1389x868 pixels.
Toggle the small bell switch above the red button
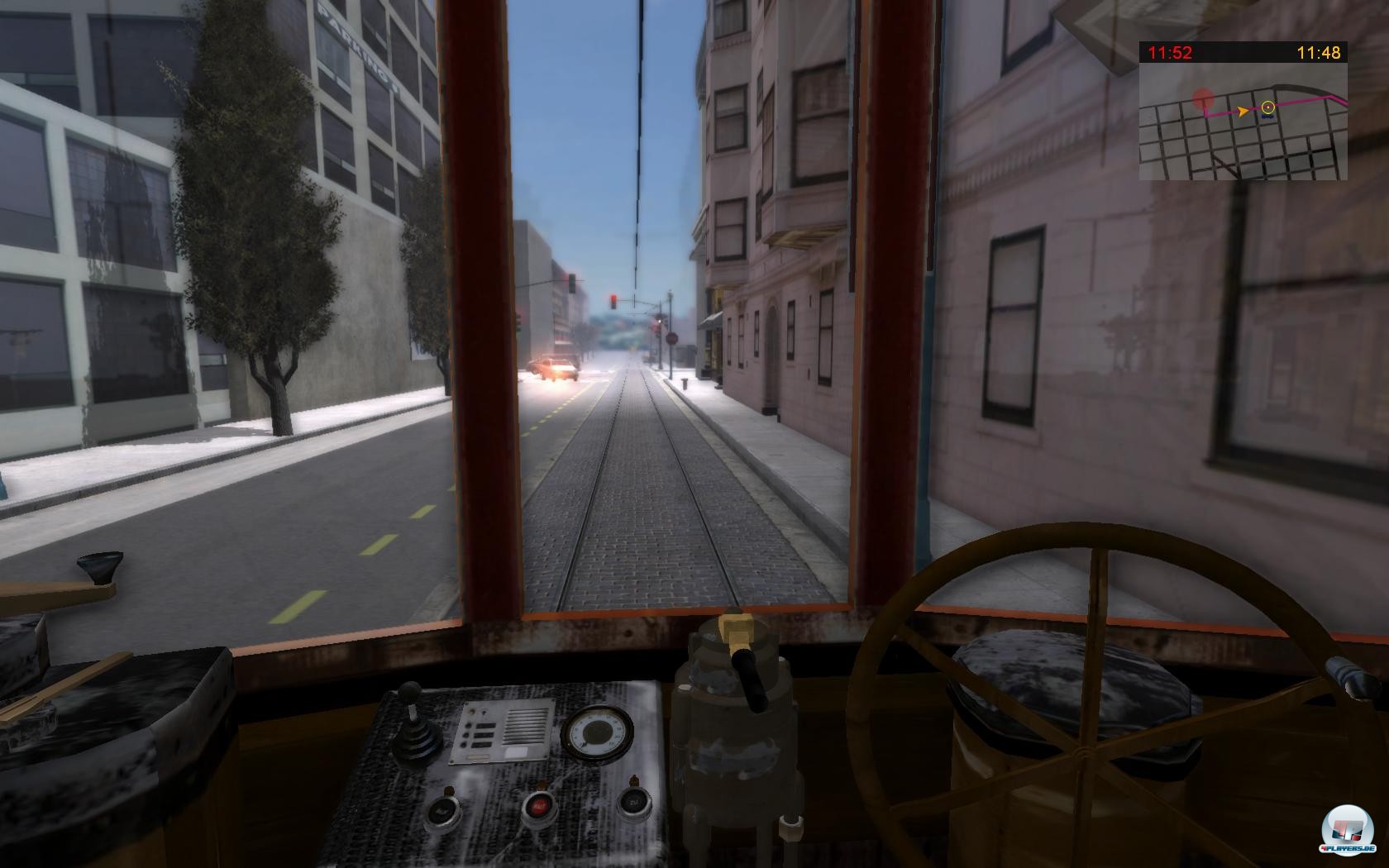[x=542, y=784]
